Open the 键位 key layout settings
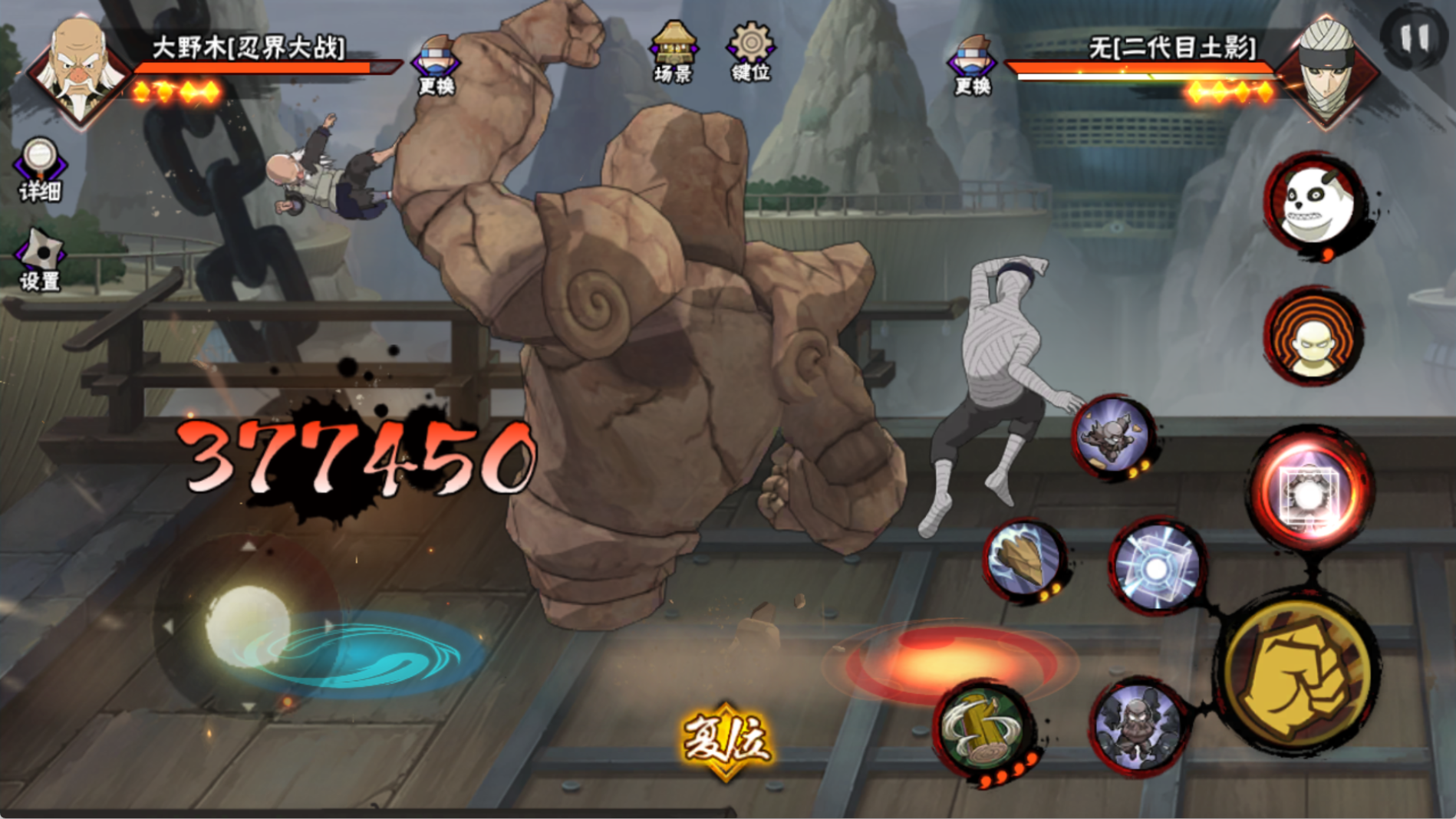Image resolution: width=1456 pixels, height=819 pixels. (x=750, y=52)
